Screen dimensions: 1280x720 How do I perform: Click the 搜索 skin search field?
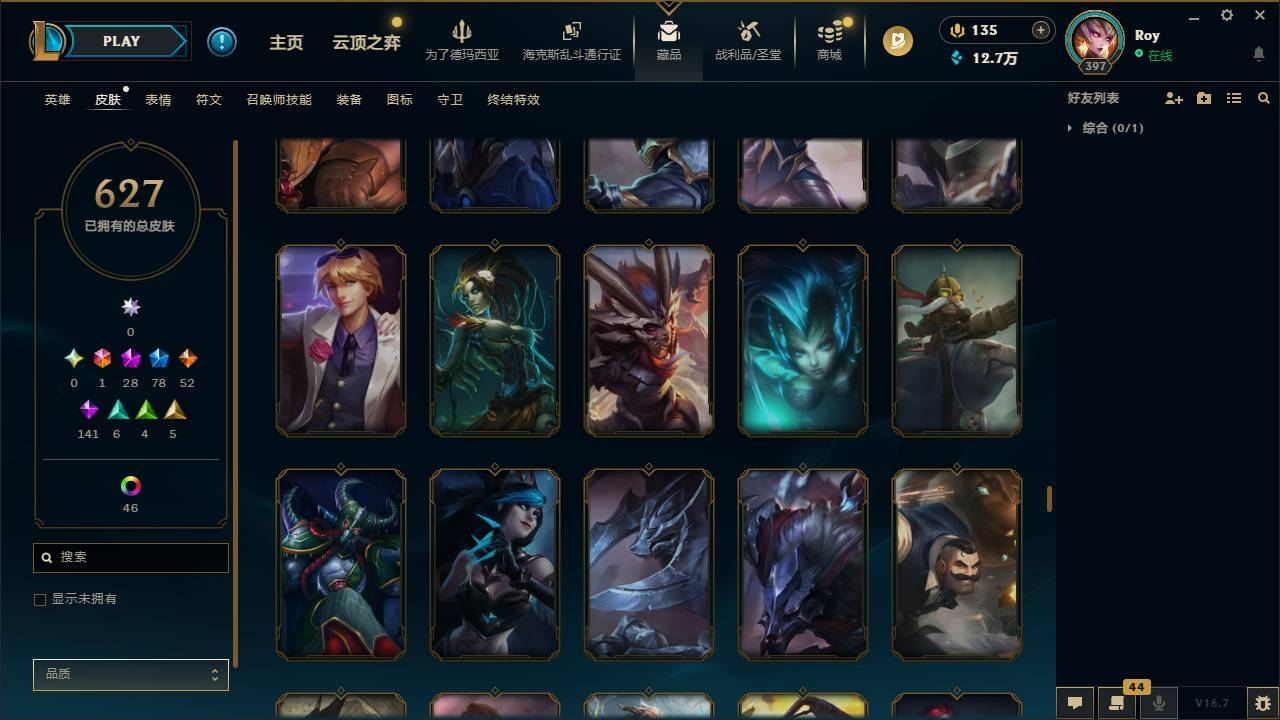tap(130, 557)
